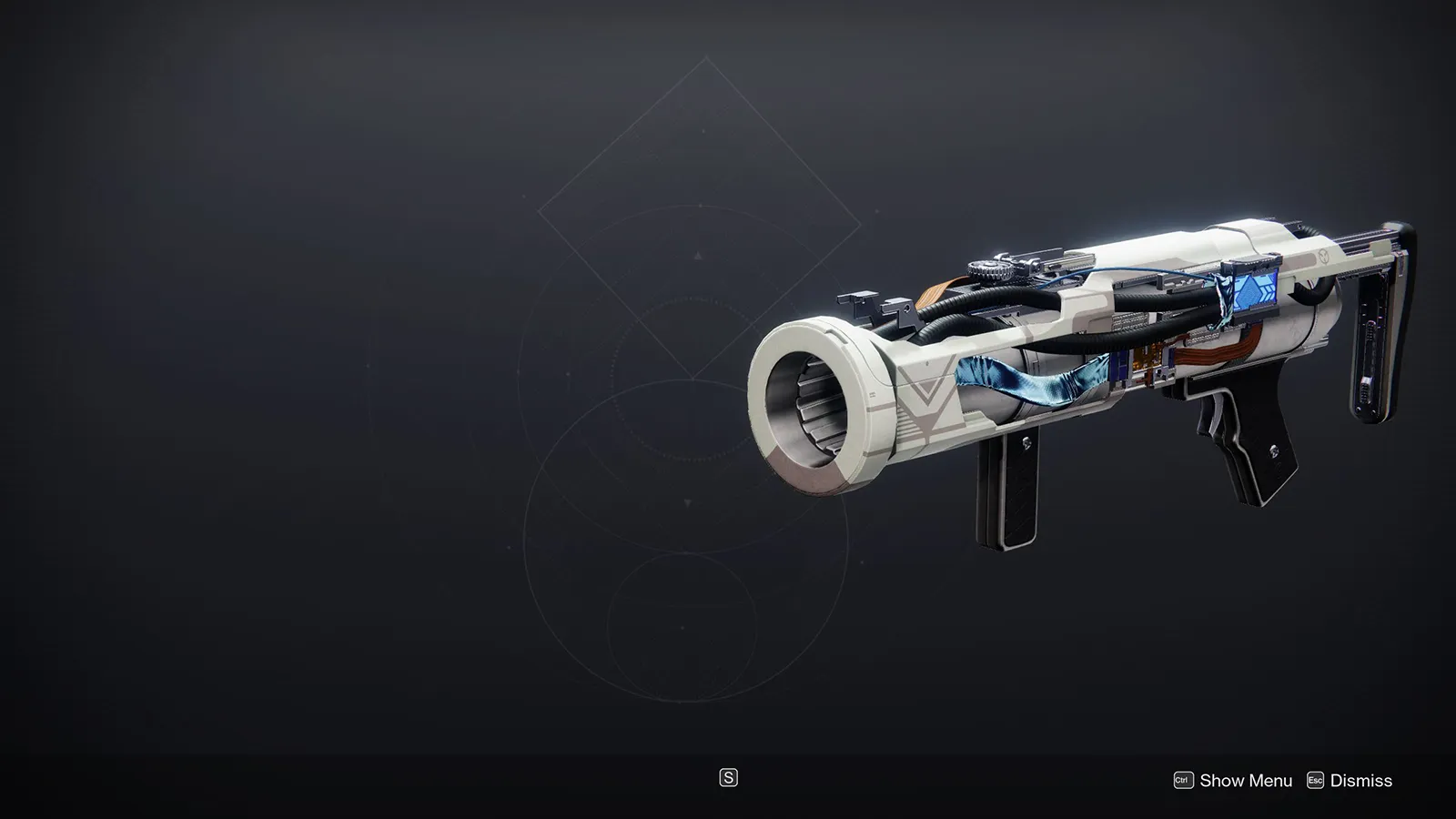Click the glowing blue circuit panel
Viewport: 1456px width, 819px height.
coord(1254,289)
